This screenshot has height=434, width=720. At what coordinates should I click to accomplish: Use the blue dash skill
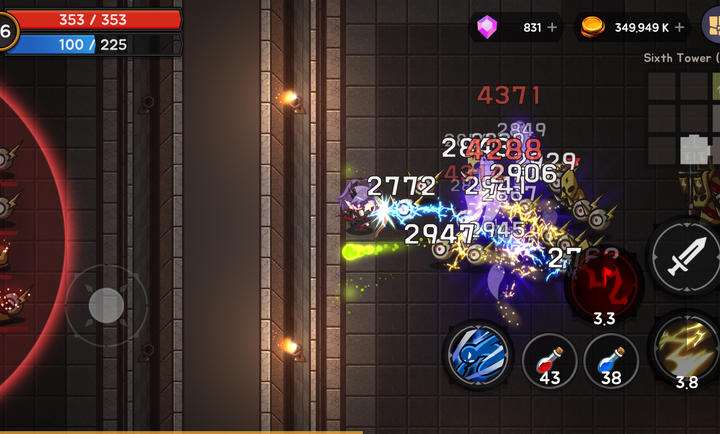tap(477, 354)
